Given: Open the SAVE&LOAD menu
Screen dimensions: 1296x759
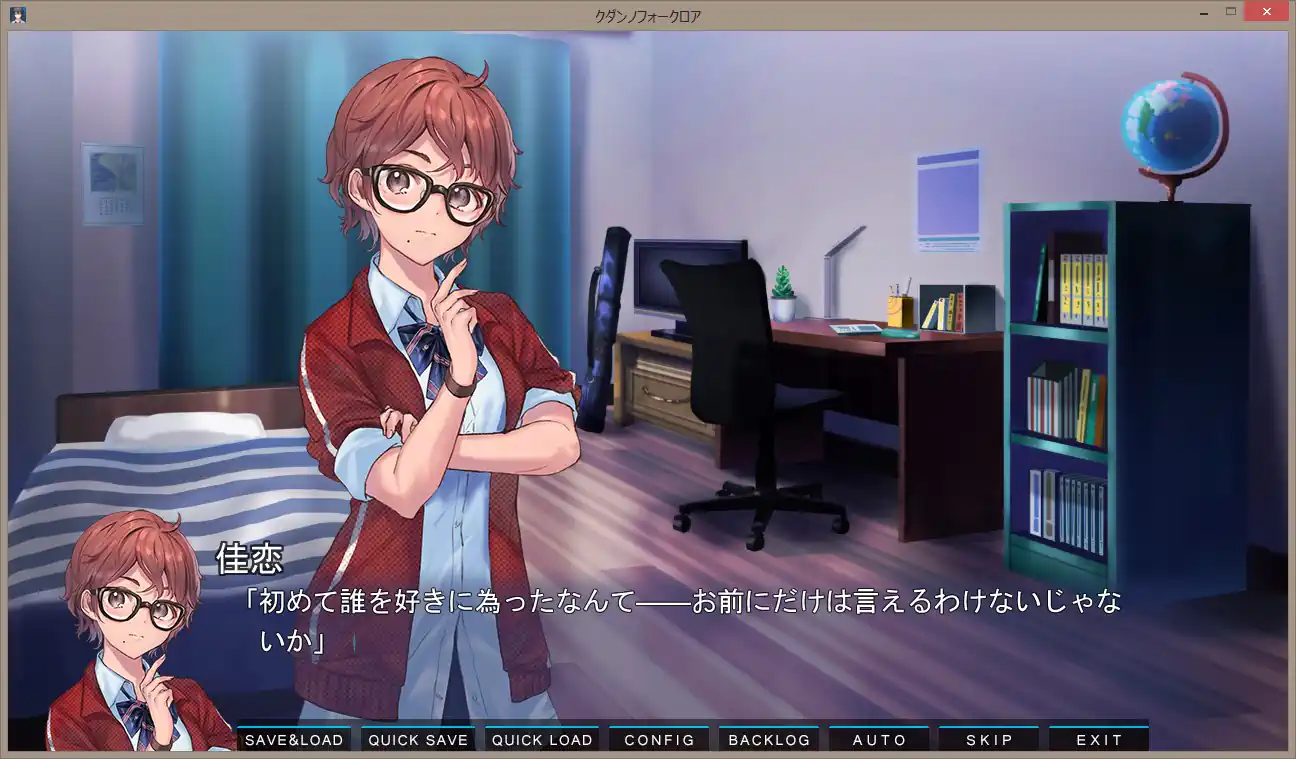Looking at the screenshot, I should [x=294, y=740].
